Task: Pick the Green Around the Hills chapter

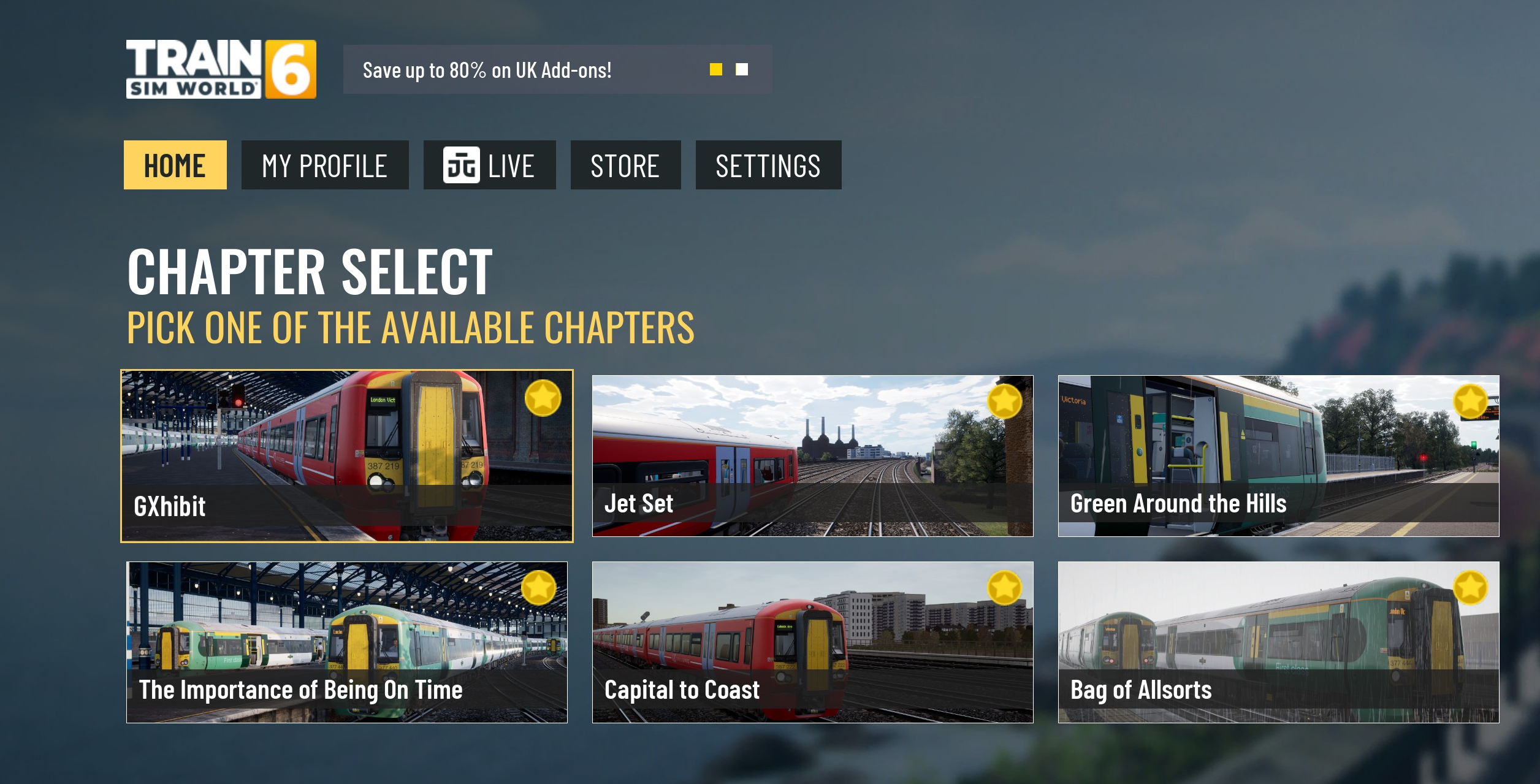Action: (x=1278, y=456)
